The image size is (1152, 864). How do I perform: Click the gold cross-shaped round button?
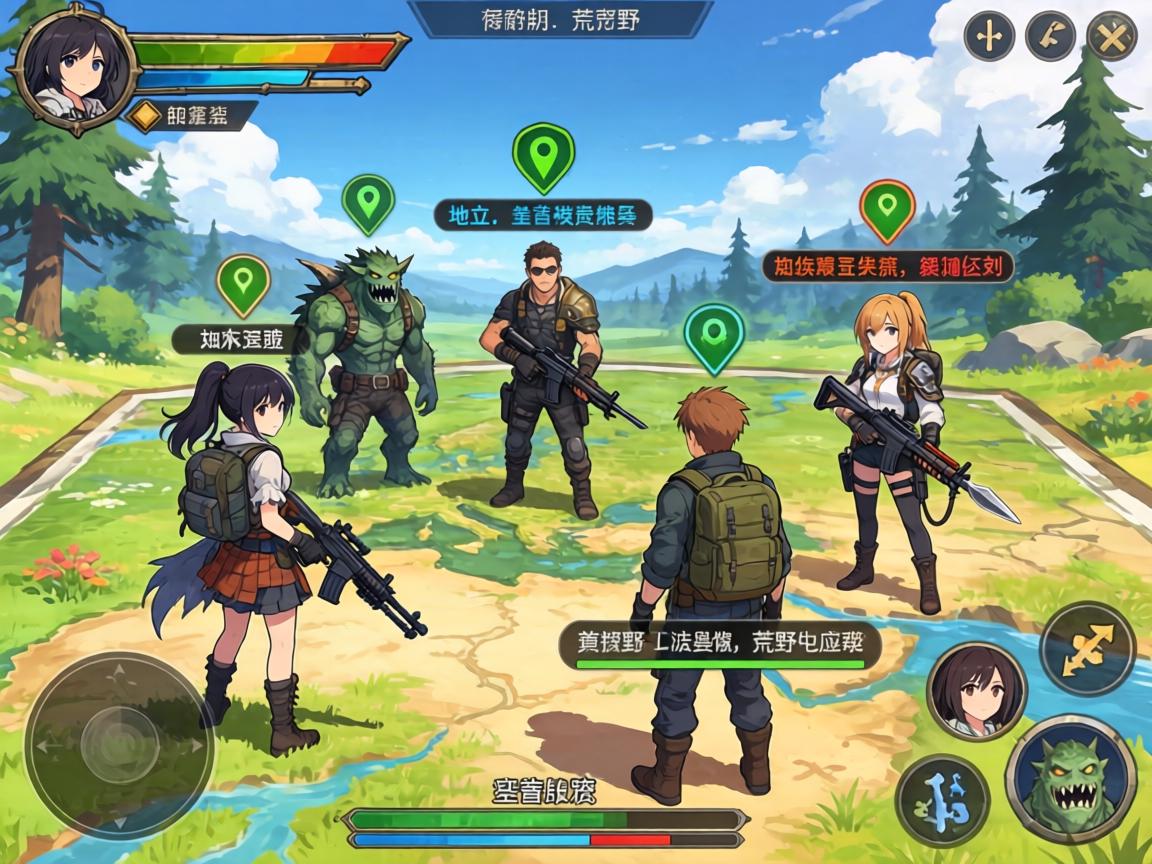(989, 37)
